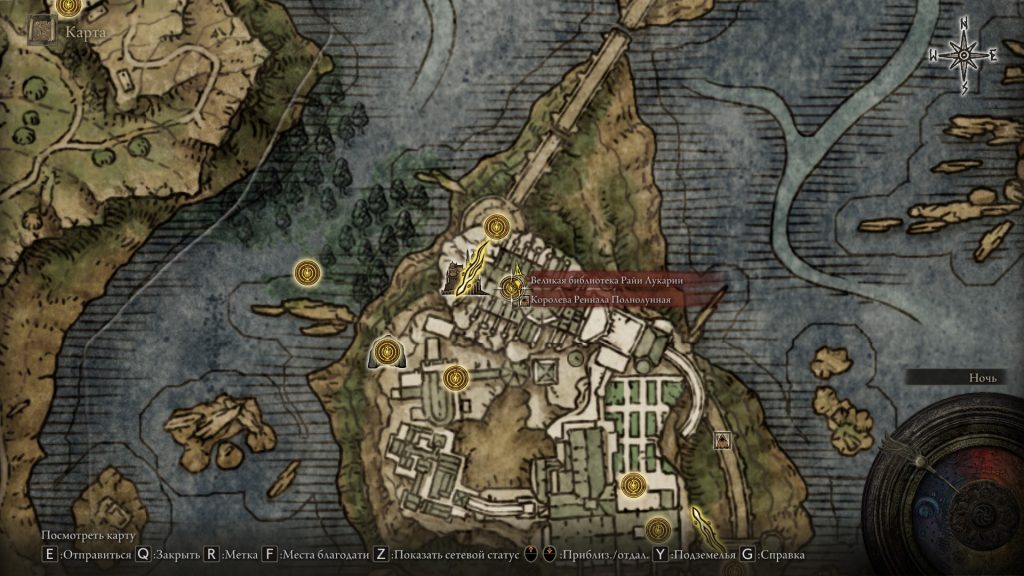Open the 'Карта' map title icon

pos(42,31)
